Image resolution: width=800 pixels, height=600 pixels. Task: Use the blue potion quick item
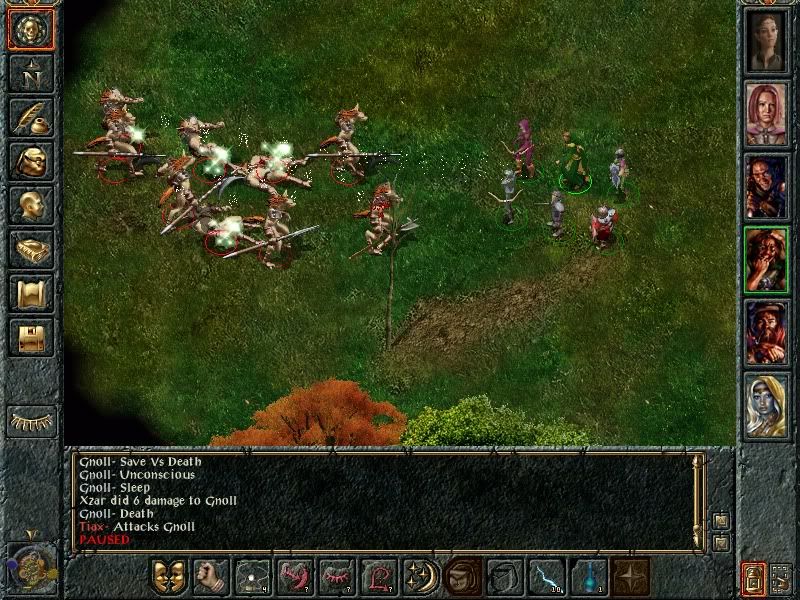coord(589,577)
